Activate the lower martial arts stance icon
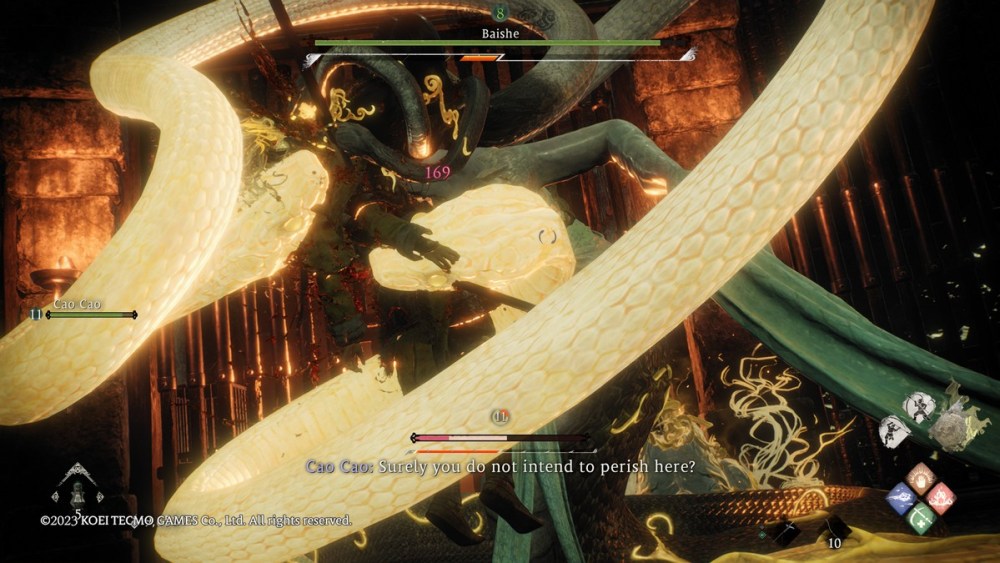This screenshot has width=1000, height=563. pos(892,431)
